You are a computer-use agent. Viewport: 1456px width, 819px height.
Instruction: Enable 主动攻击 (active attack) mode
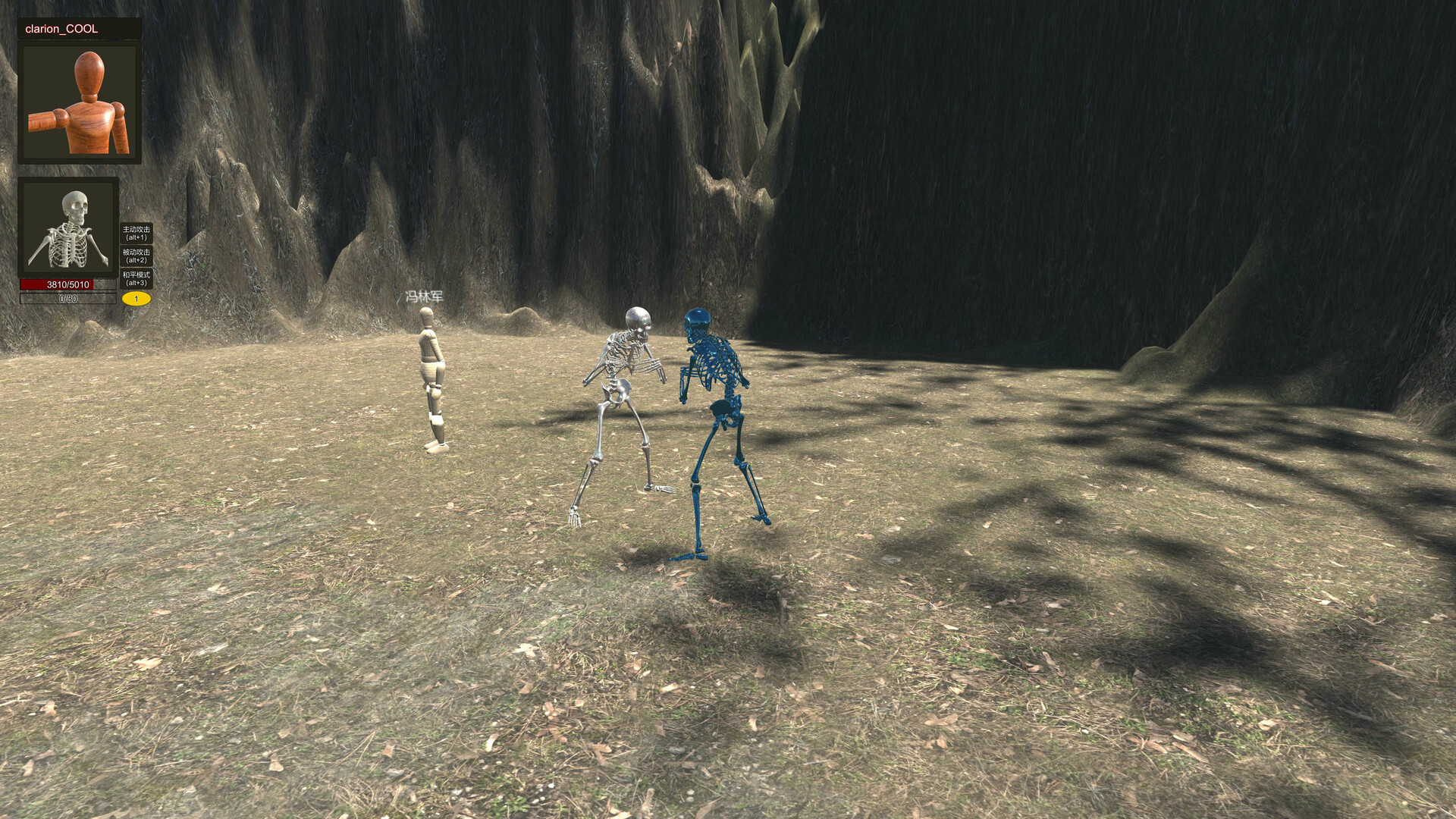(x=135, y=231)
